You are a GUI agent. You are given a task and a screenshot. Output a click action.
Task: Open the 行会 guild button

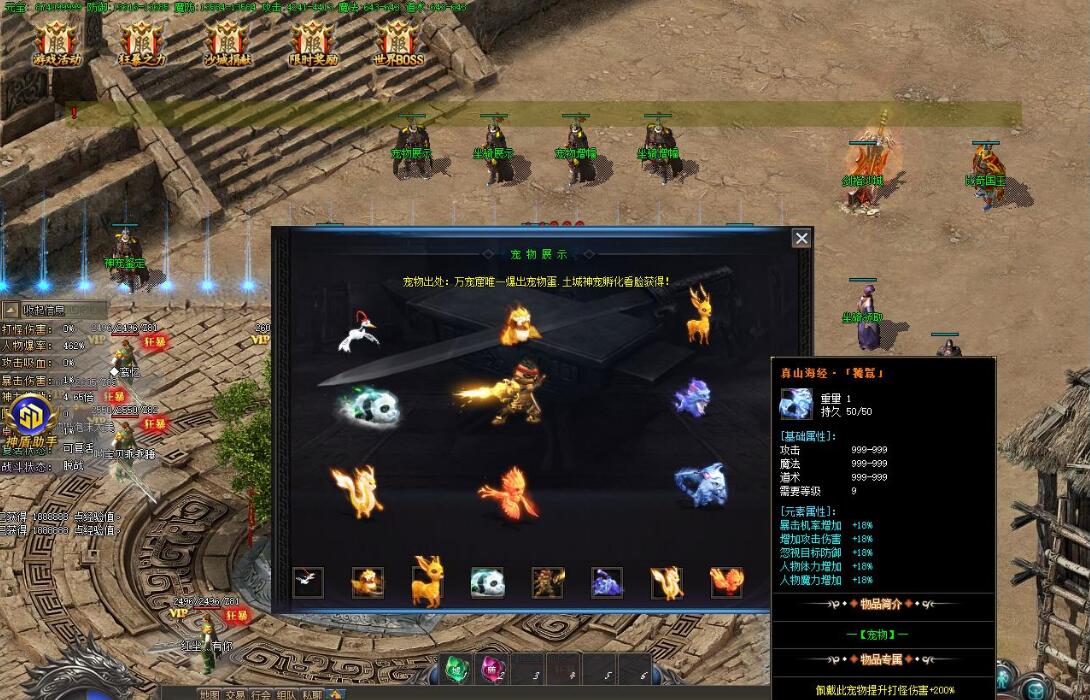click(261, 694)
